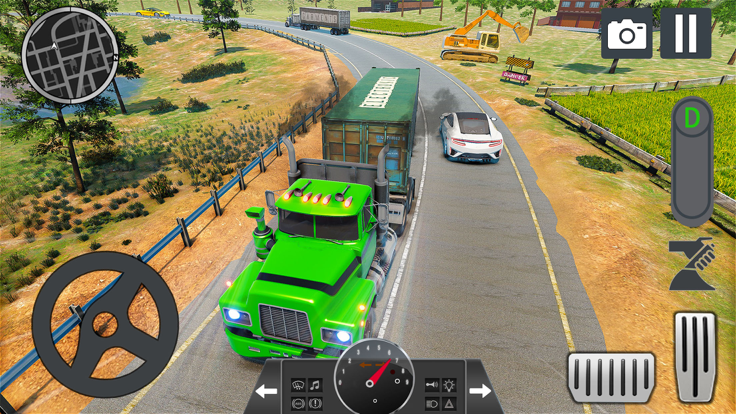Pause the game
The width and height of the screenshot is (736, 414).
[686, 34]
